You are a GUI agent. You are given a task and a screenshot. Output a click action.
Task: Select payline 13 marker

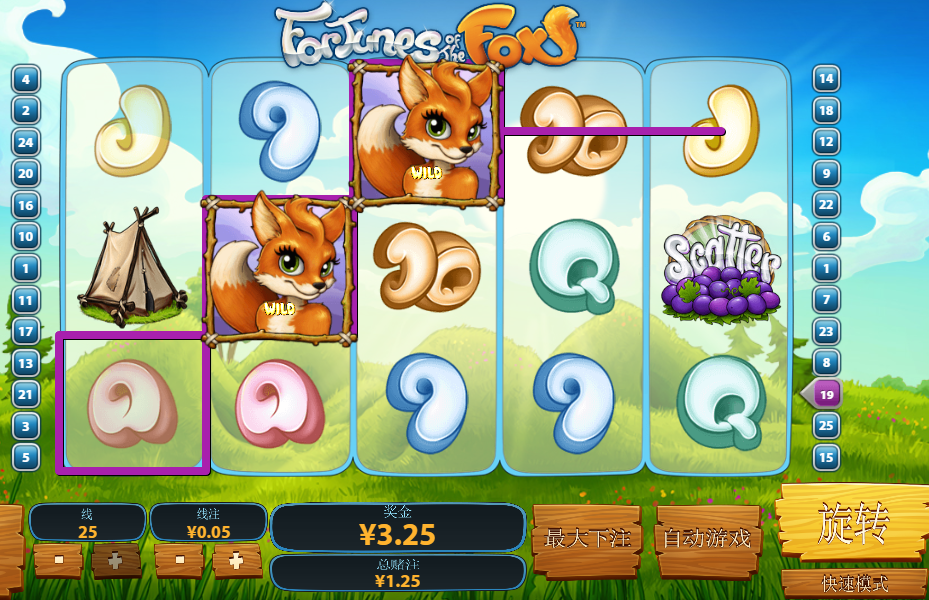[25, 363]
